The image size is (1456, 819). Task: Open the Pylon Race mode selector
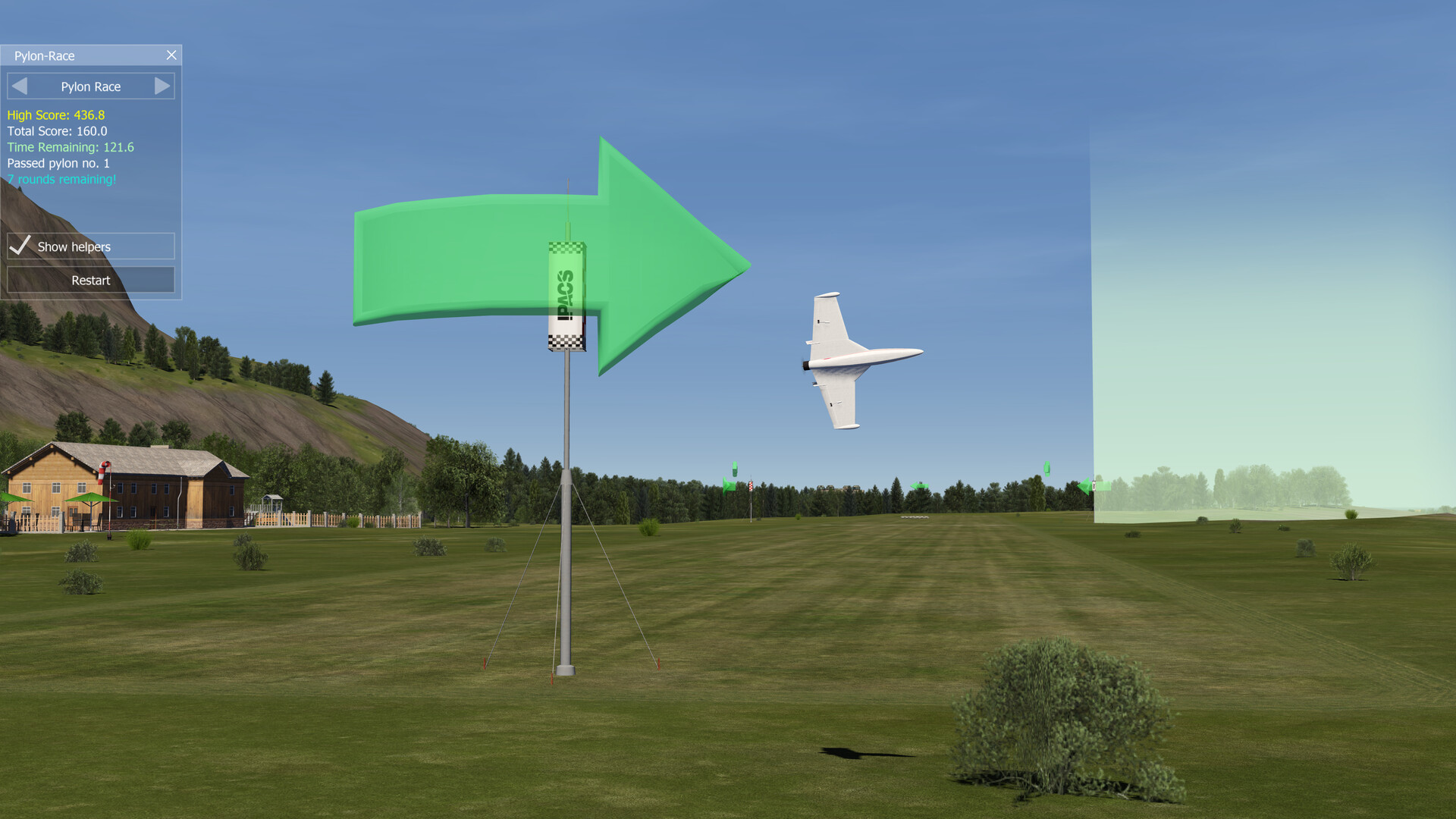[90, 86]
